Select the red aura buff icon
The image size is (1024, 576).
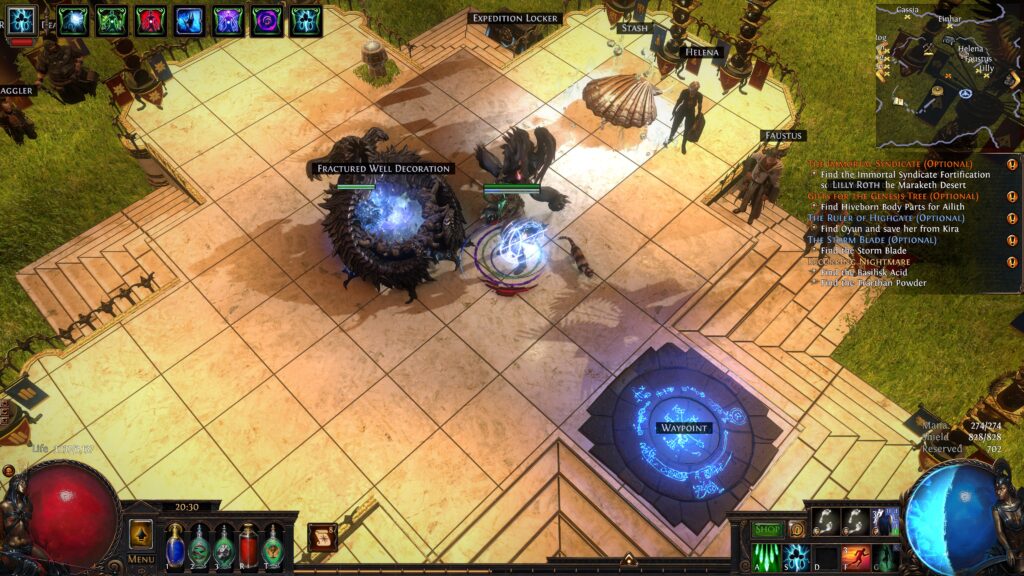[151, 20]
